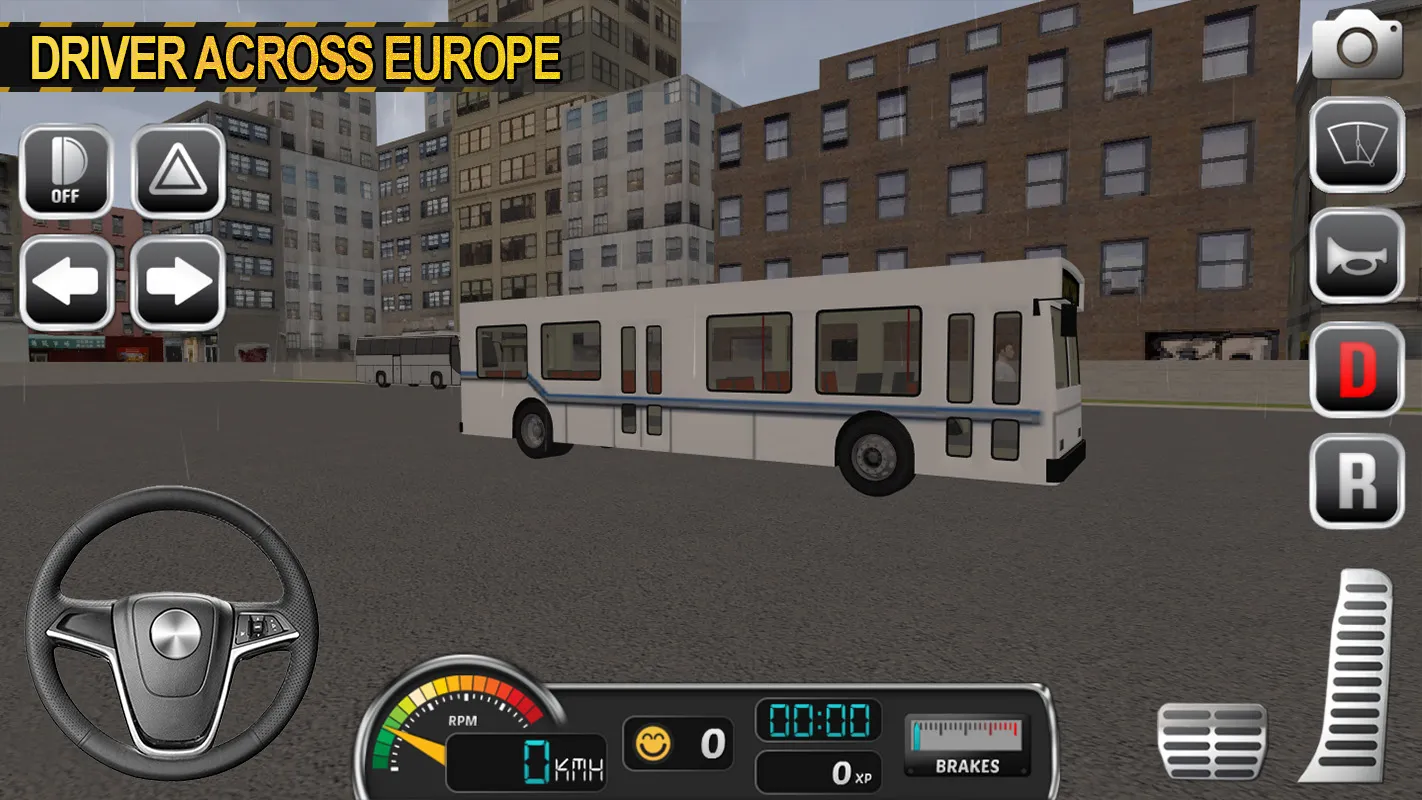The image size is (1422, 800).
Task: Turn on the left arrow indicator
Action: click(65, 283)
